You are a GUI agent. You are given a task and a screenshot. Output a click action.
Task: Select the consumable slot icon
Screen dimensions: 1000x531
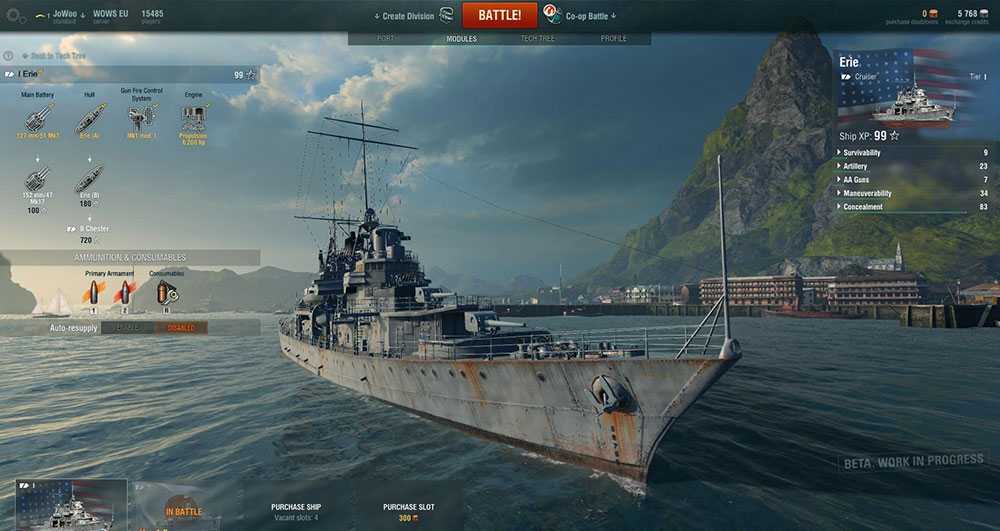click(x=166, y=292)
